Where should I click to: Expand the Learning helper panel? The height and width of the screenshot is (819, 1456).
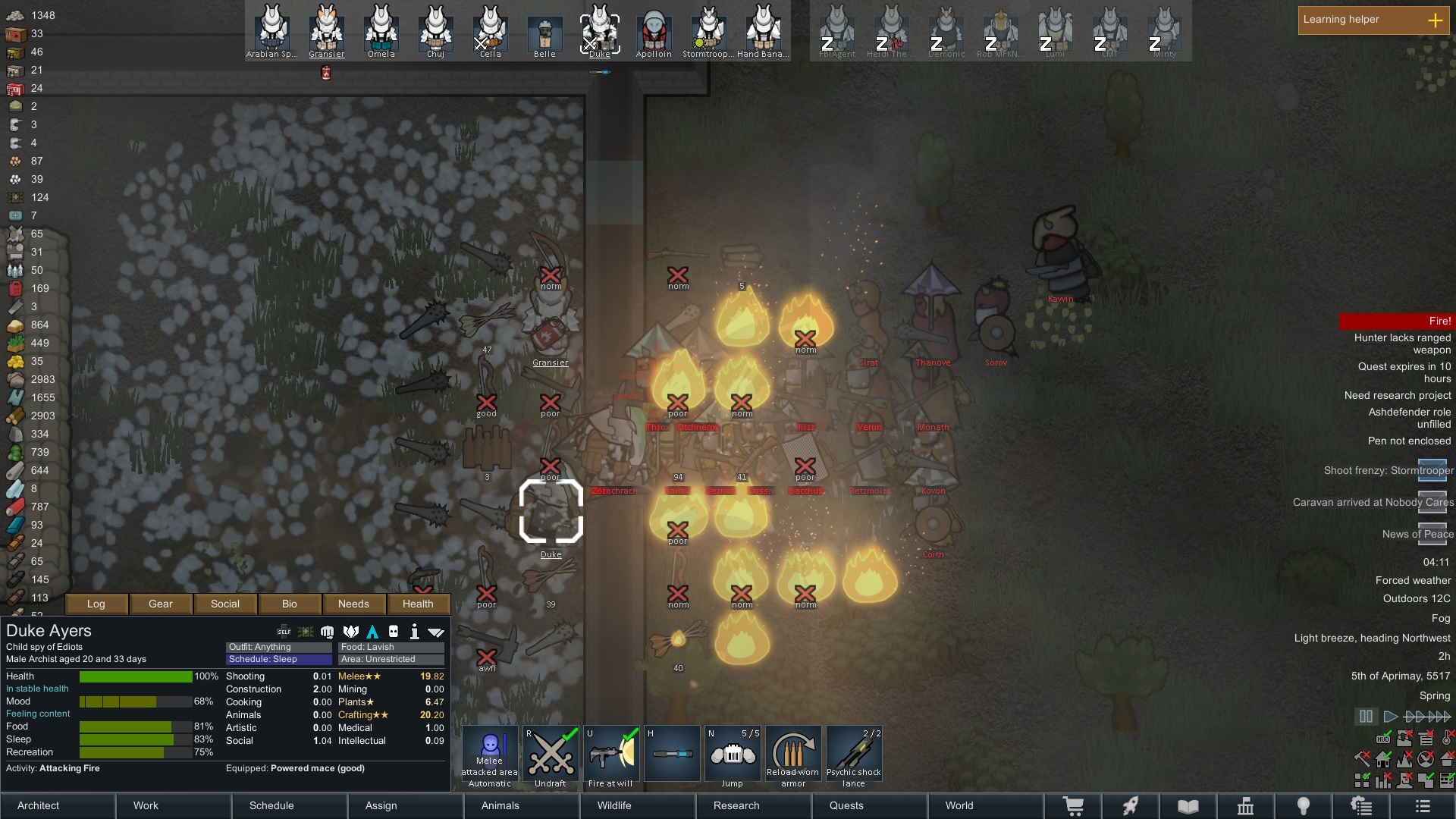click(x=1436, y=20)
